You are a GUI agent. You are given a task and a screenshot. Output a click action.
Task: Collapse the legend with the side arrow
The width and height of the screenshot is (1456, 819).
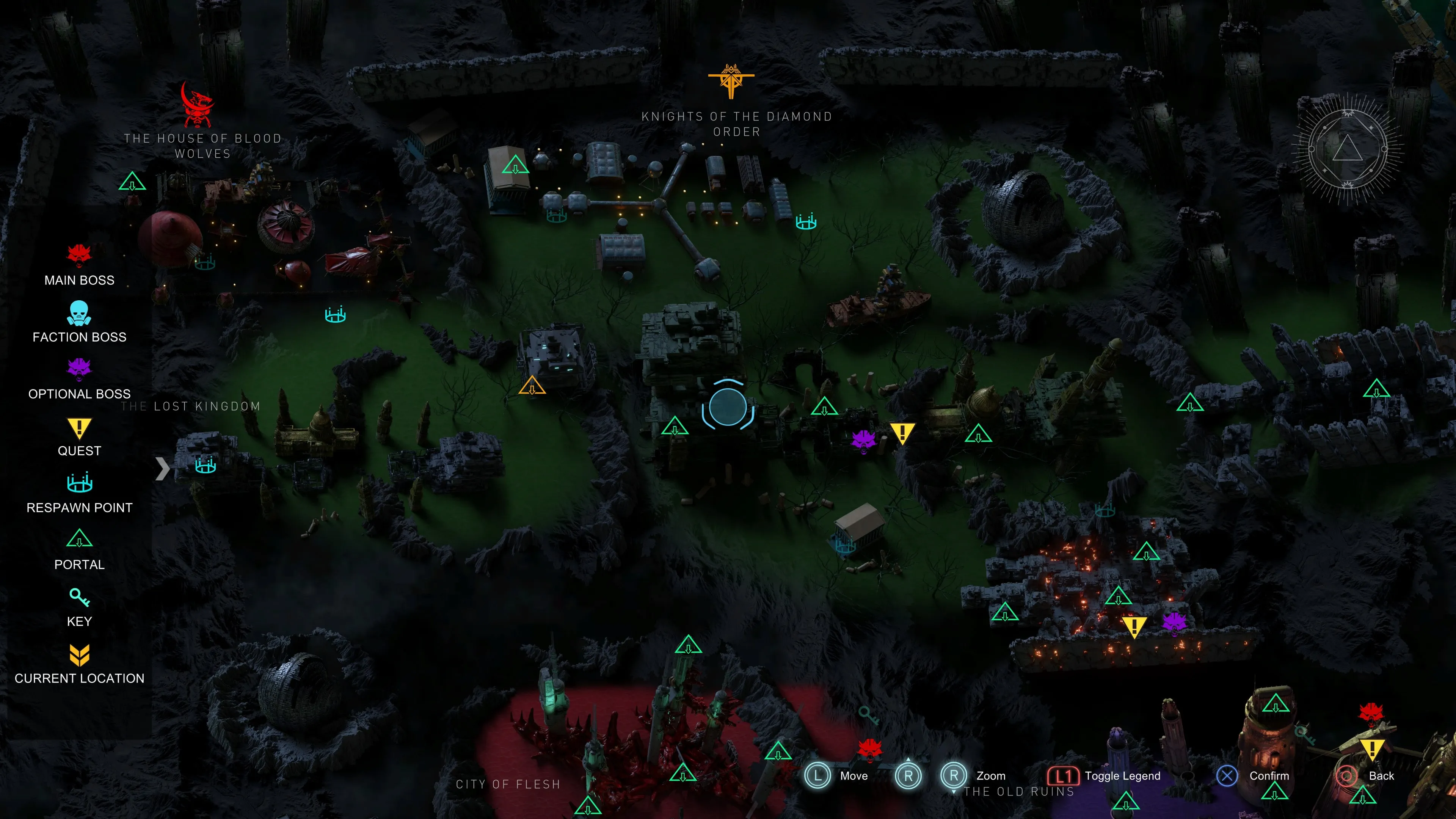point(162,469)
